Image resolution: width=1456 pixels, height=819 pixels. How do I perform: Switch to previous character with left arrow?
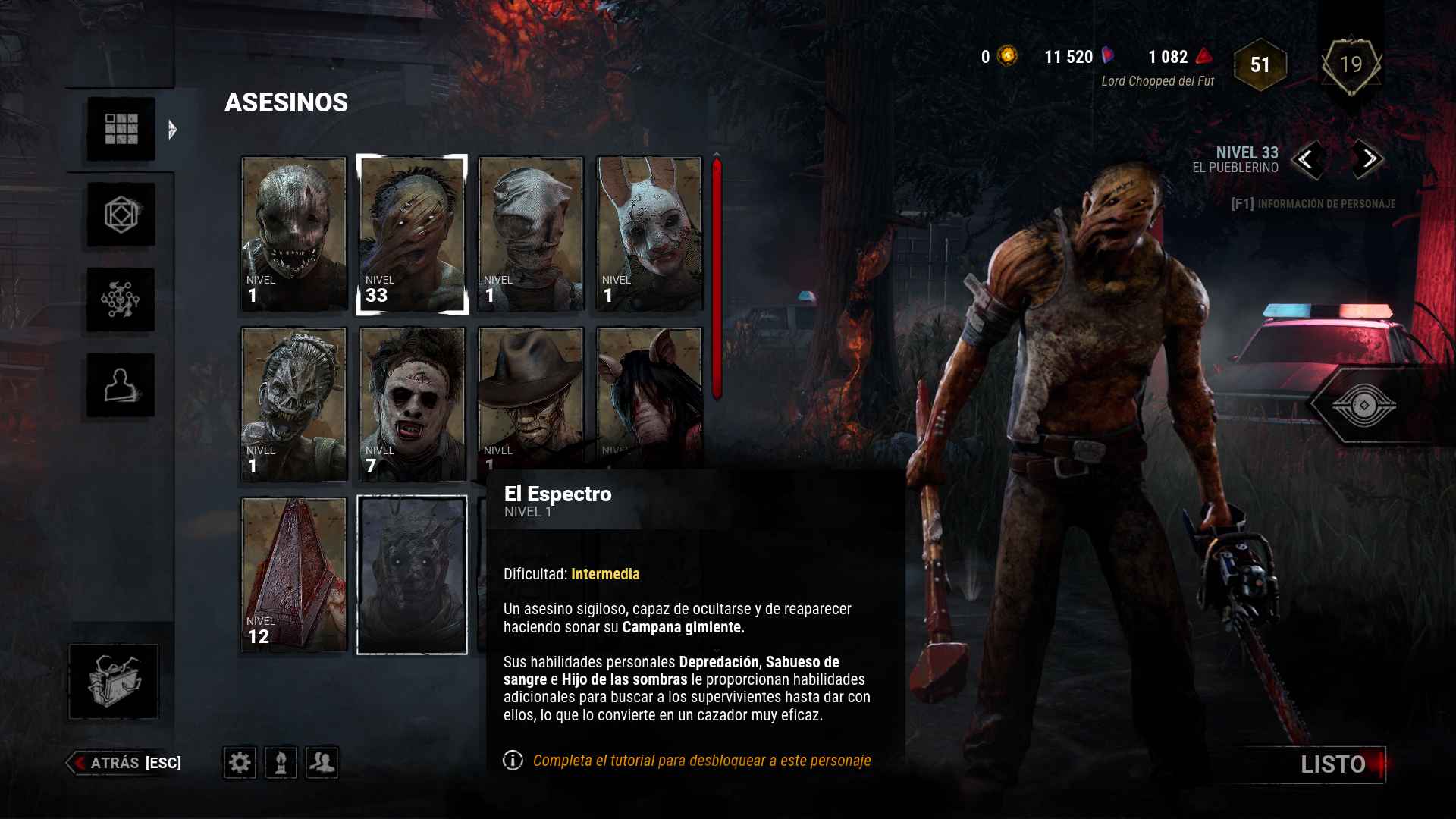1307,161
